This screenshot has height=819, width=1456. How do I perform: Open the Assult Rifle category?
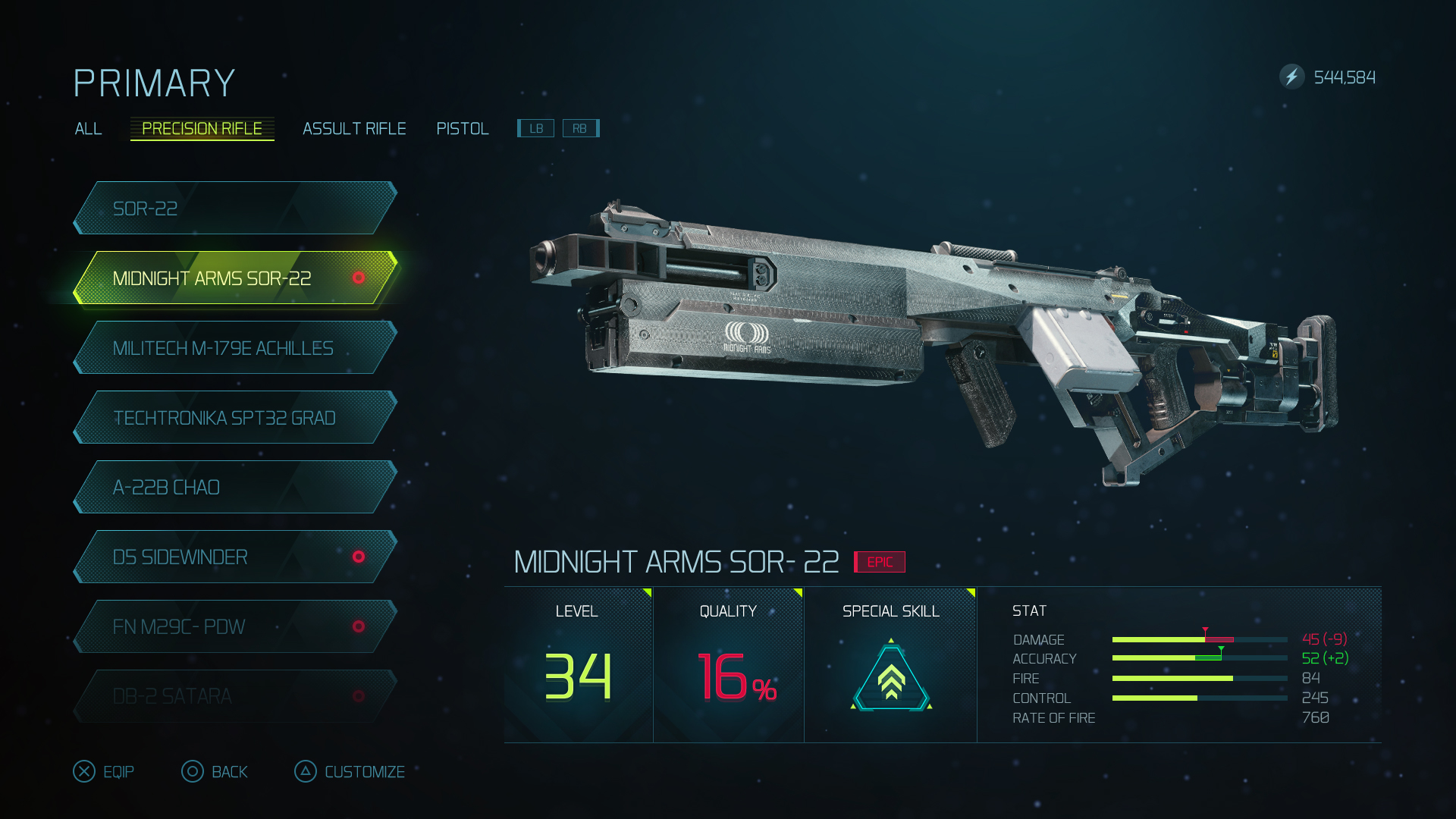(x=354, y=129)
